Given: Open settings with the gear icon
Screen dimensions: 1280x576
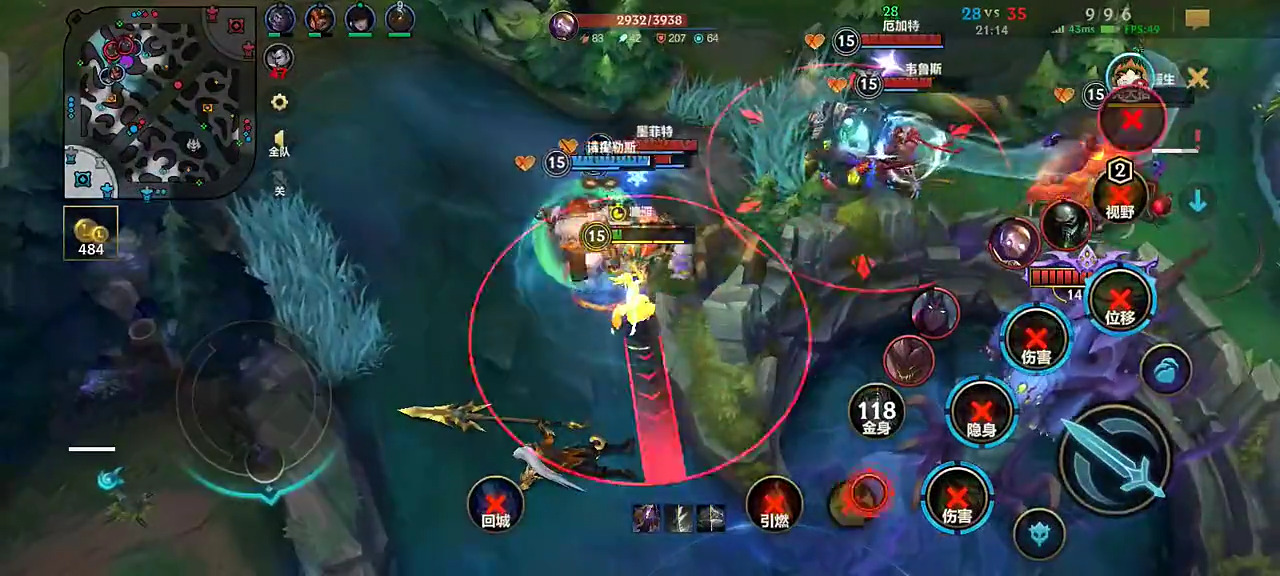Looking at the screenshot, I should click(x=279, y=102).
